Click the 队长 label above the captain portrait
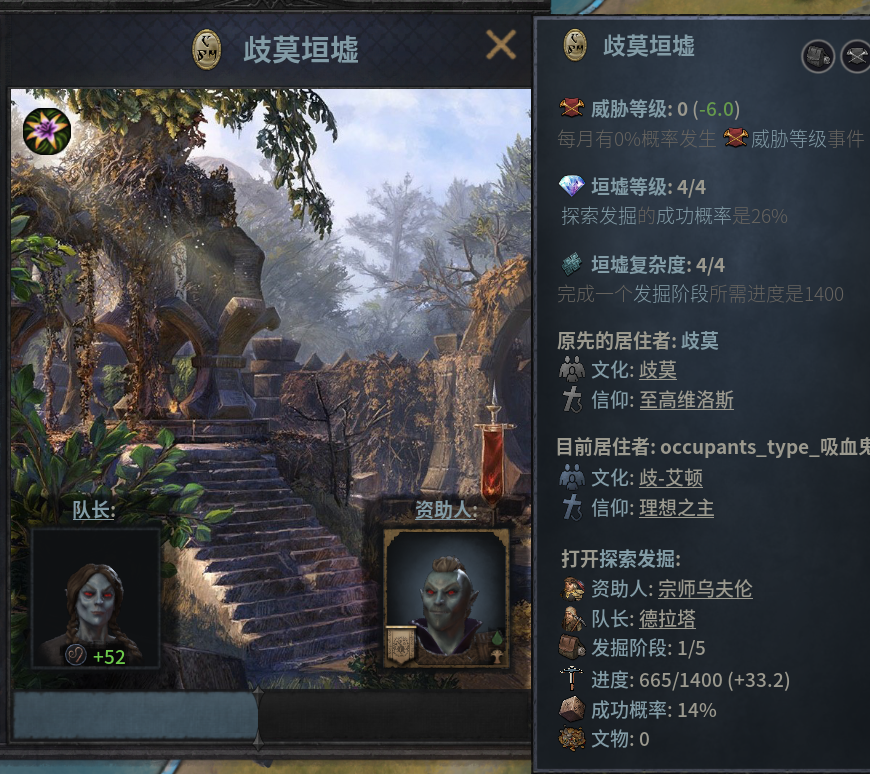Viewport: 870px width, 774px height. 93,511
